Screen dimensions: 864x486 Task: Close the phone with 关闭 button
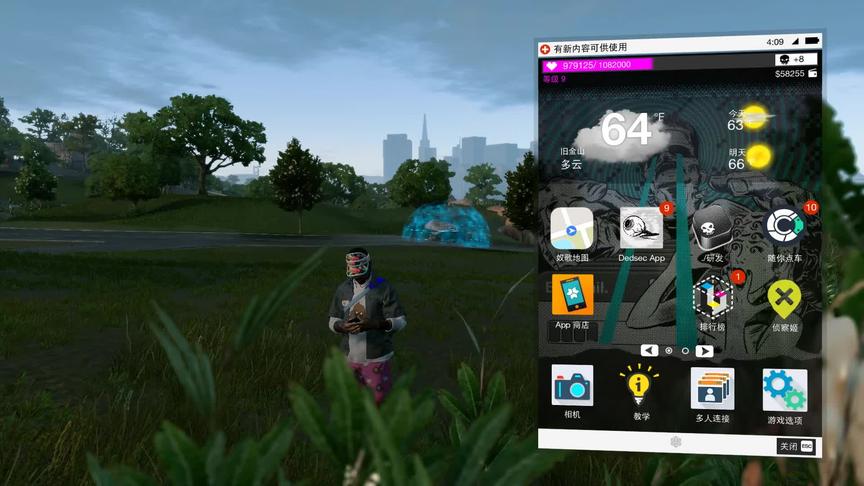pos(796,446)
